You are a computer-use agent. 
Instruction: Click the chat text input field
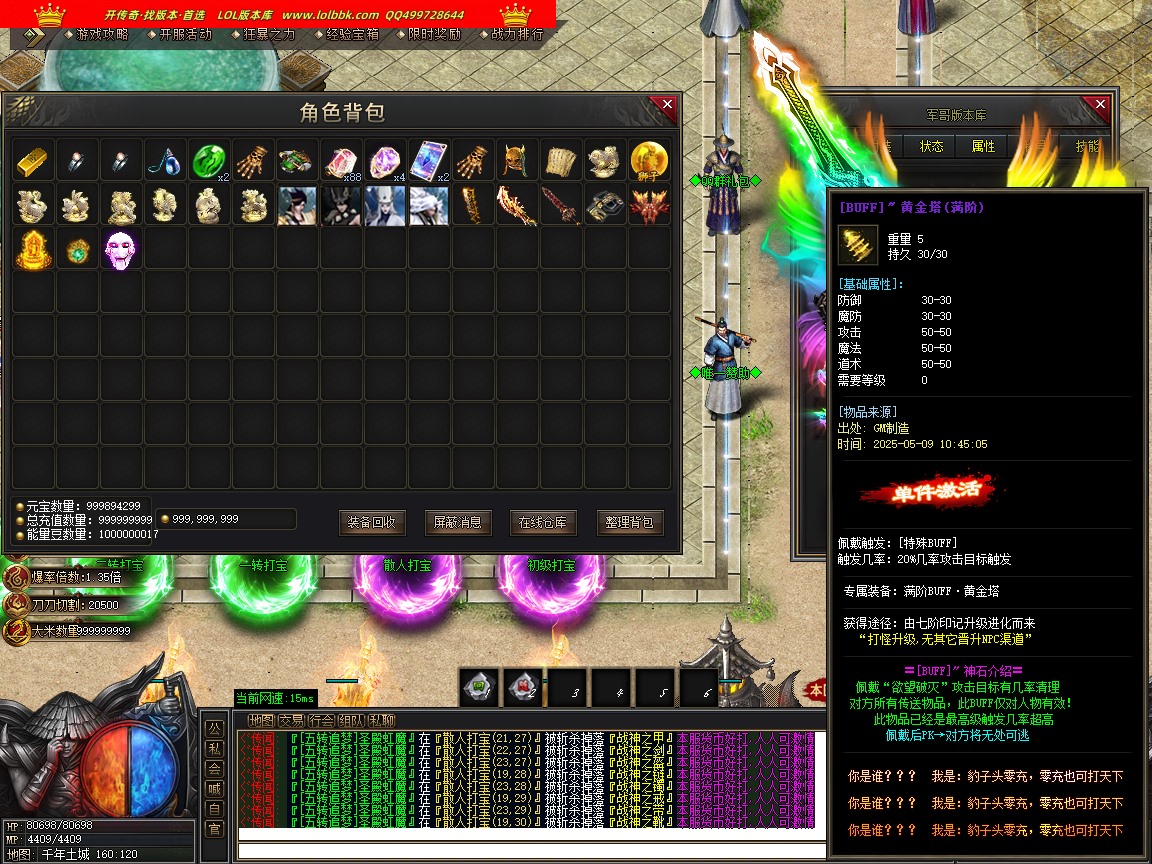point(530,851)
